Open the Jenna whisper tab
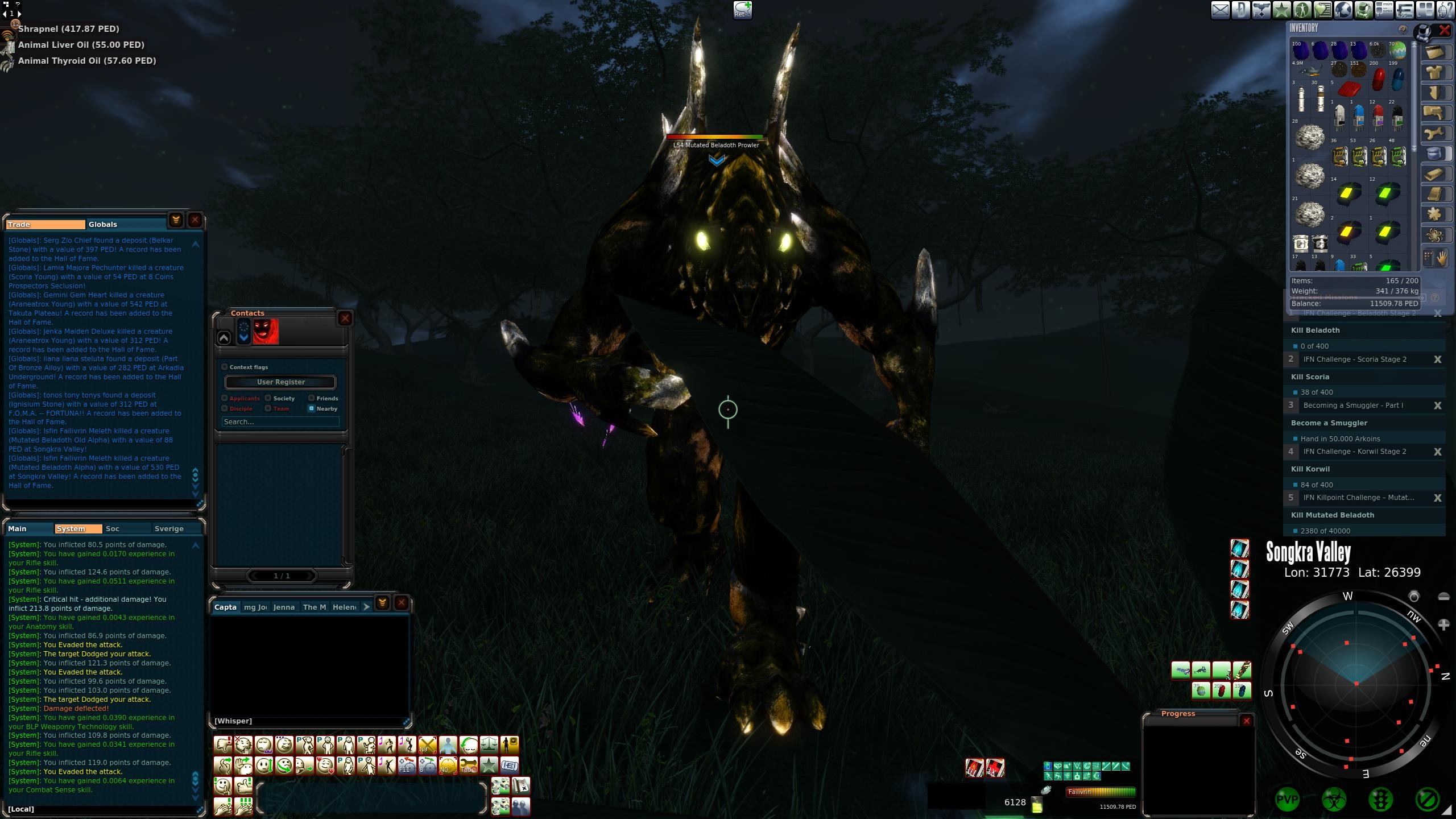The width and height of the screenshot is (1456, 819). pyautogui.click(x=284, y=607)
